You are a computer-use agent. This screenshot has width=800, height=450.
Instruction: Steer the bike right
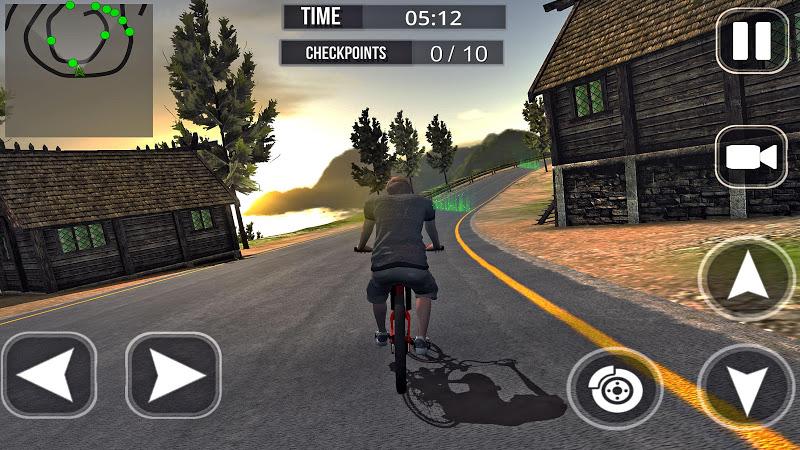[x=173, y=375]
